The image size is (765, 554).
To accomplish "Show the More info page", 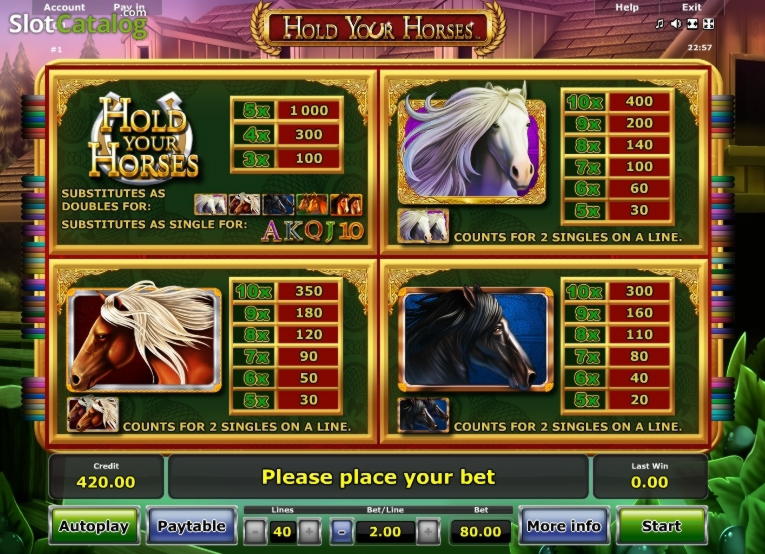I will pos(563,526).
